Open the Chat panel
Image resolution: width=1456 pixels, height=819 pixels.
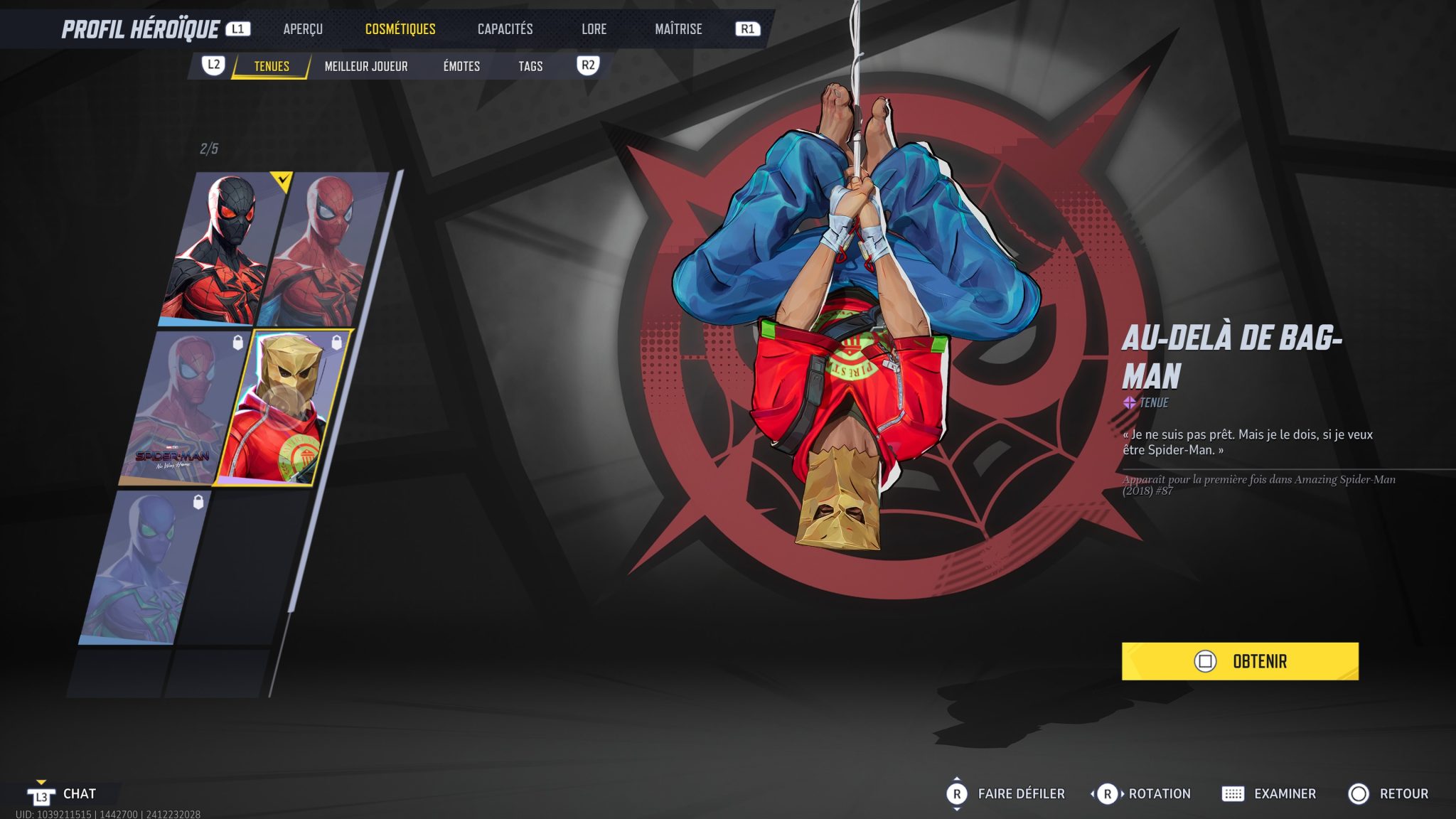point(80,794)
